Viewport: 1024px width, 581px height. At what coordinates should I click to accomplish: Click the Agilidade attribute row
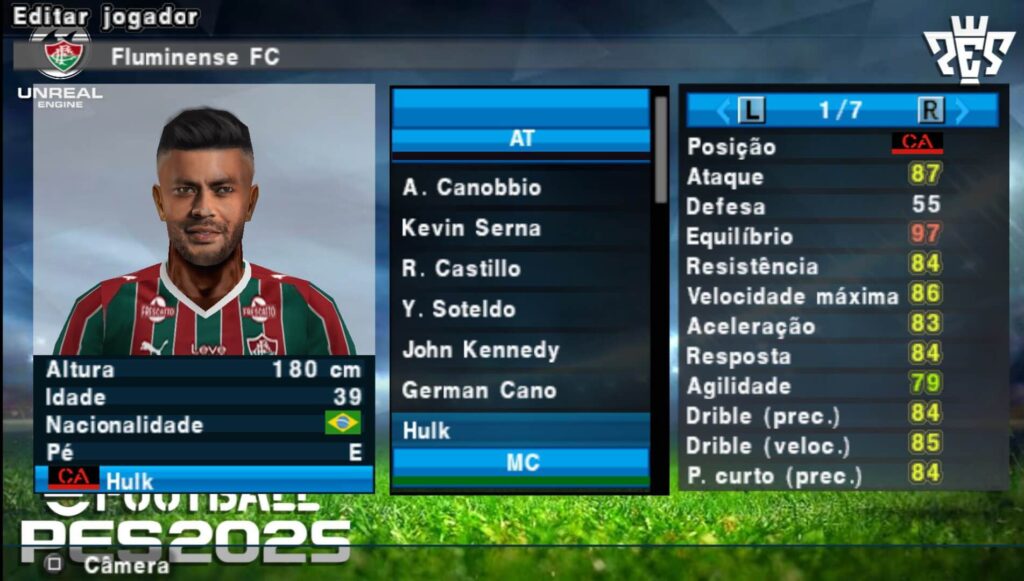pyautogui.click(x=842, y=385)
